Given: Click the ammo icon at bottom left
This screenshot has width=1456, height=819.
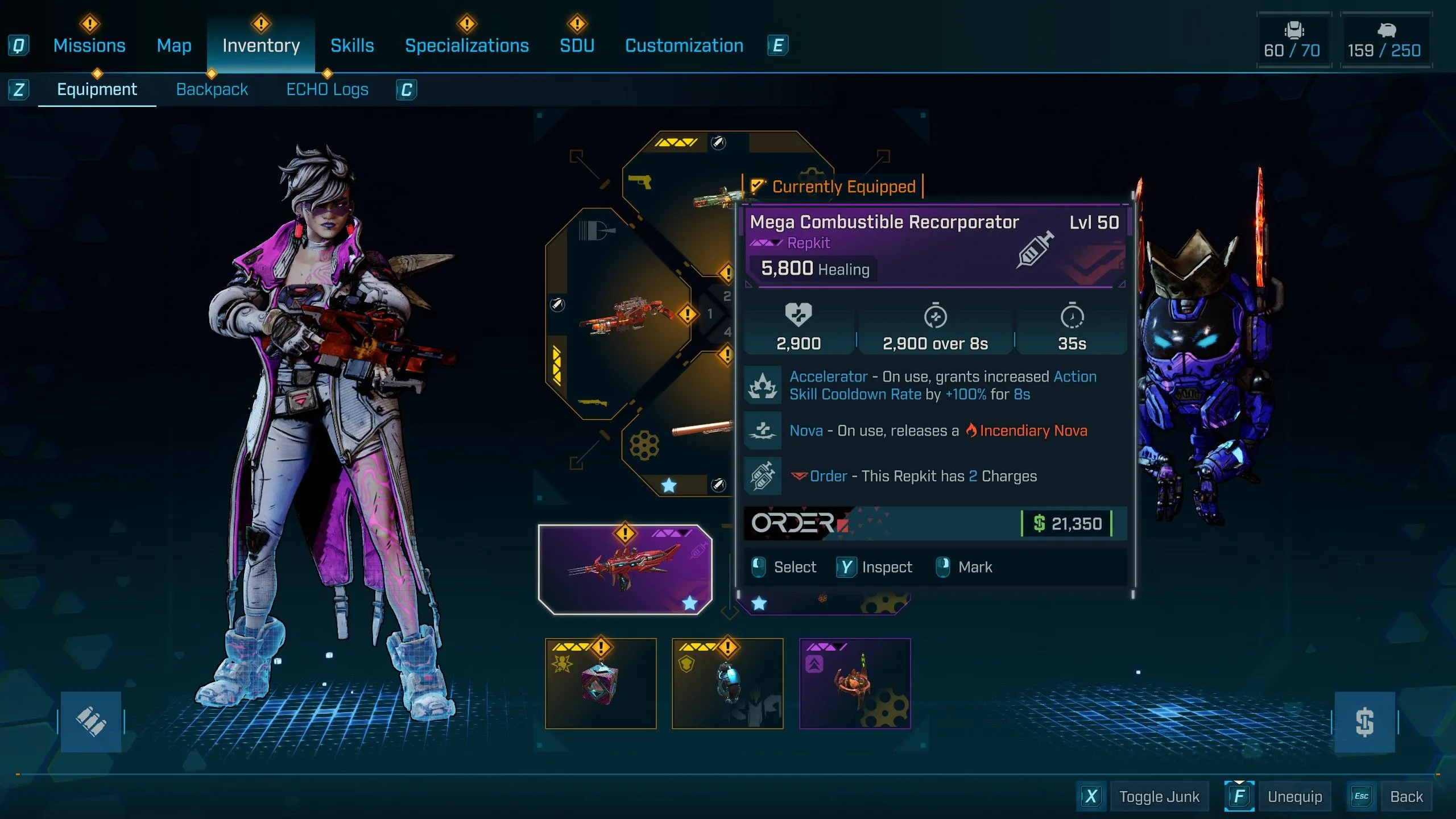Looking at the screenshot, I should click(x=91, y=721).
